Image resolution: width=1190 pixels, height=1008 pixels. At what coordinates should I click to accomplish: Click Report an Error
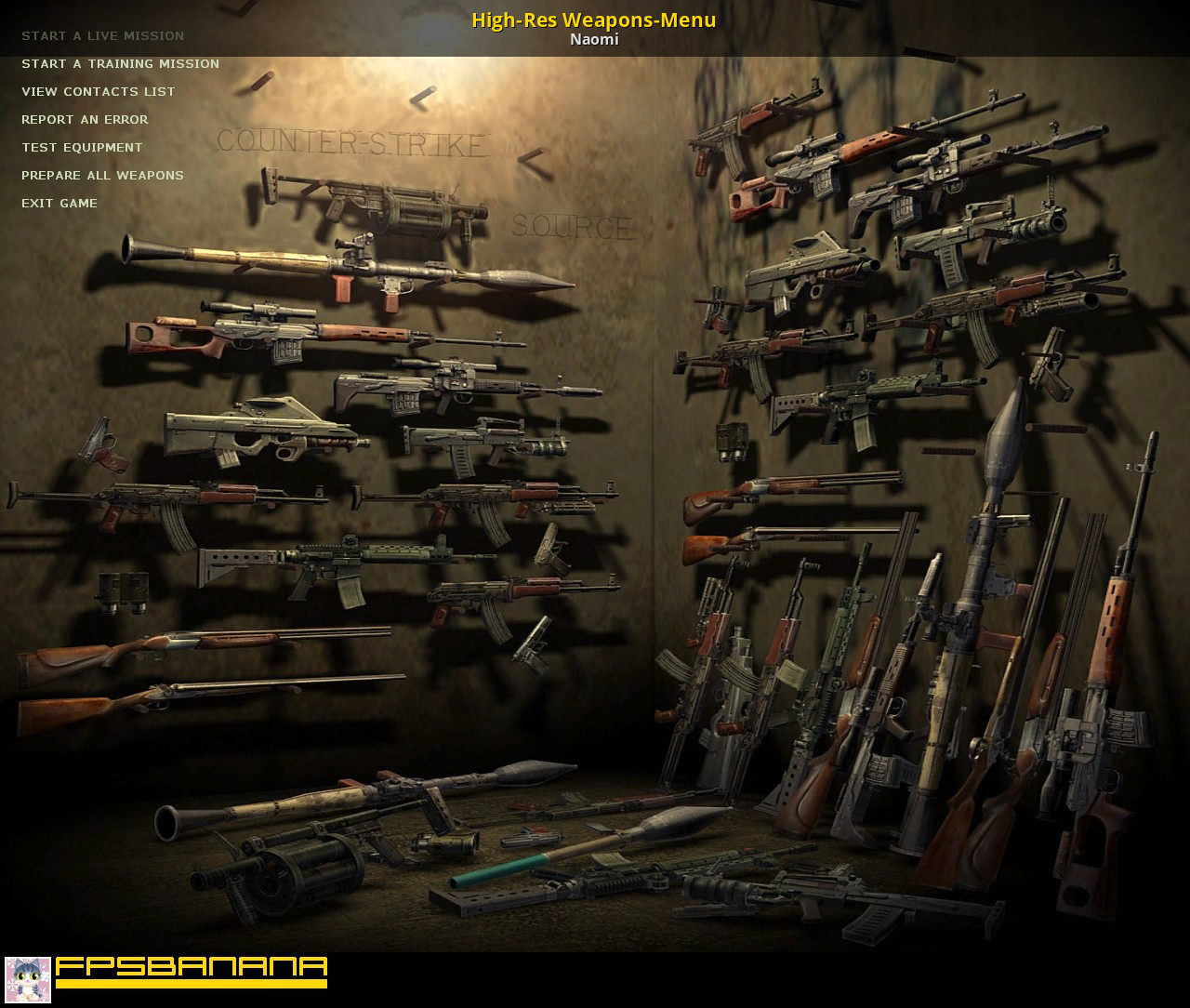coord(85,120)
